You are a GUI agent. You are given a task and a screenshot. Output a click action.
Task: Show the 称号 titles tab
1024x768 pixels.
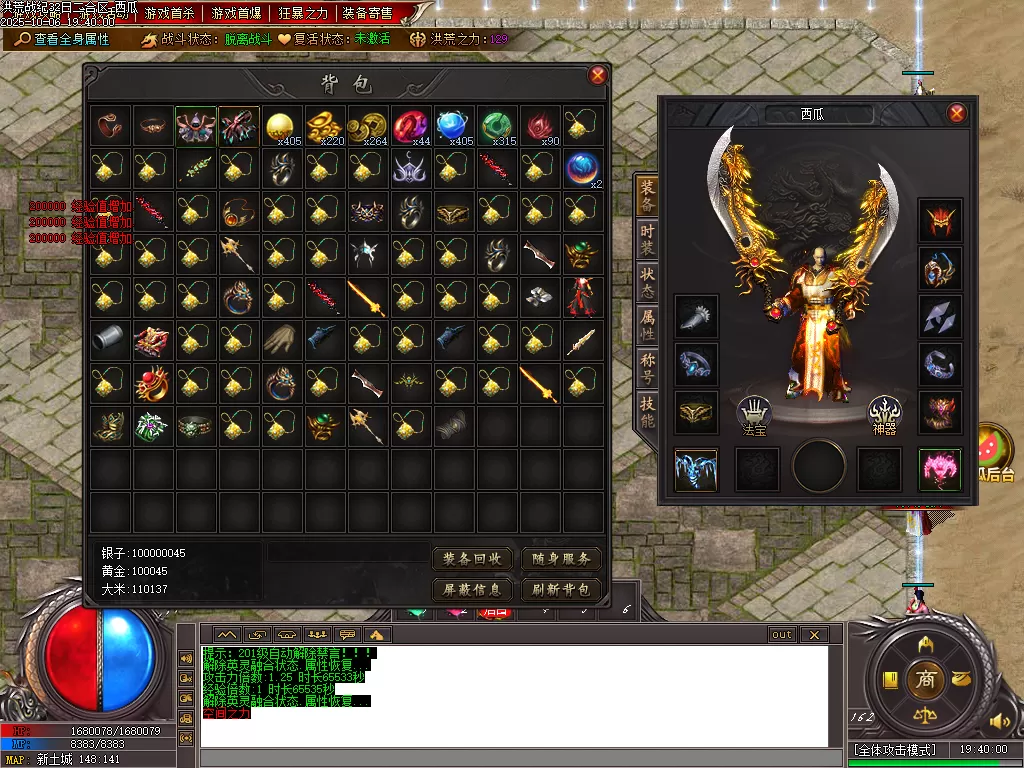coord(648,365)
